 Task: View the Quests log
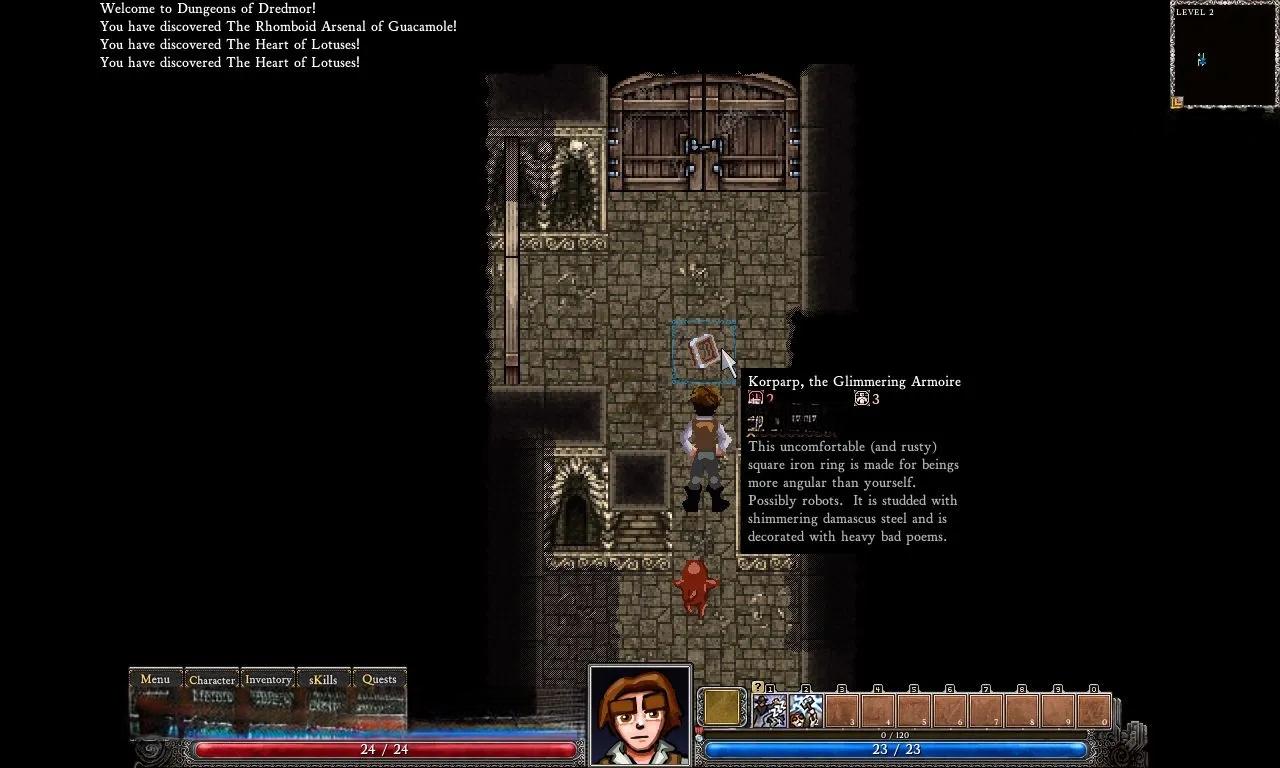tap(379, 680)
